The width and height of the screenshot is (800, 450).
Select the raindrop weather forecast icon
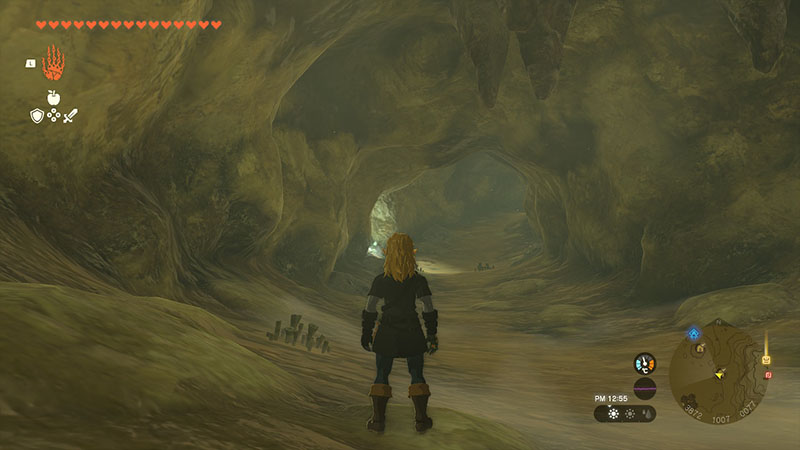click(645, 413)
